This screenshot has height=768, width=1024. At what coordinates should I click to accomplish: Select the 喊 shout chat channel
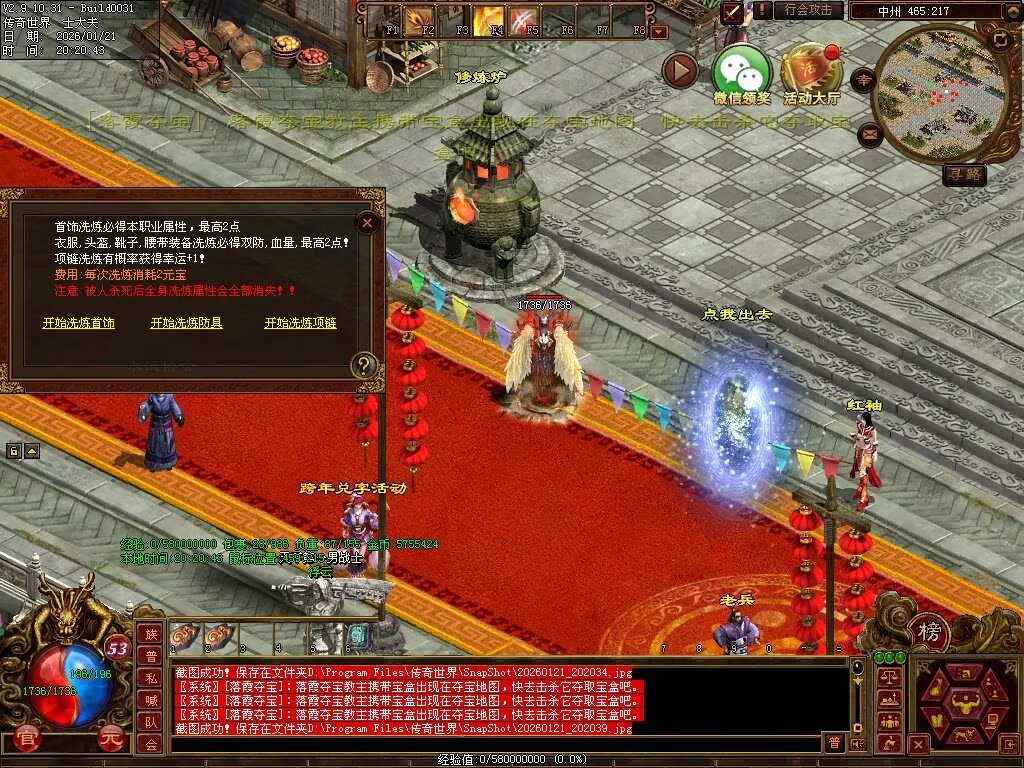point(150,700)
